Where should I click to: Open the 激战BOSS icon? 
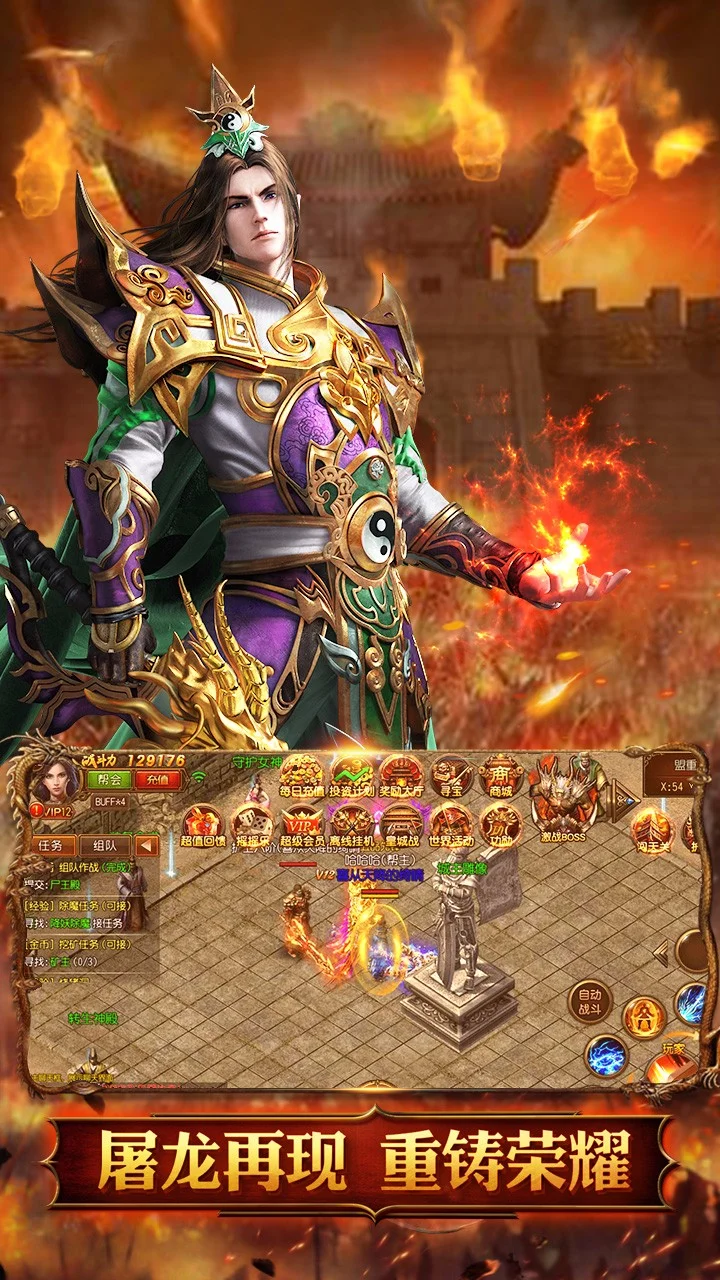(564, 792)
